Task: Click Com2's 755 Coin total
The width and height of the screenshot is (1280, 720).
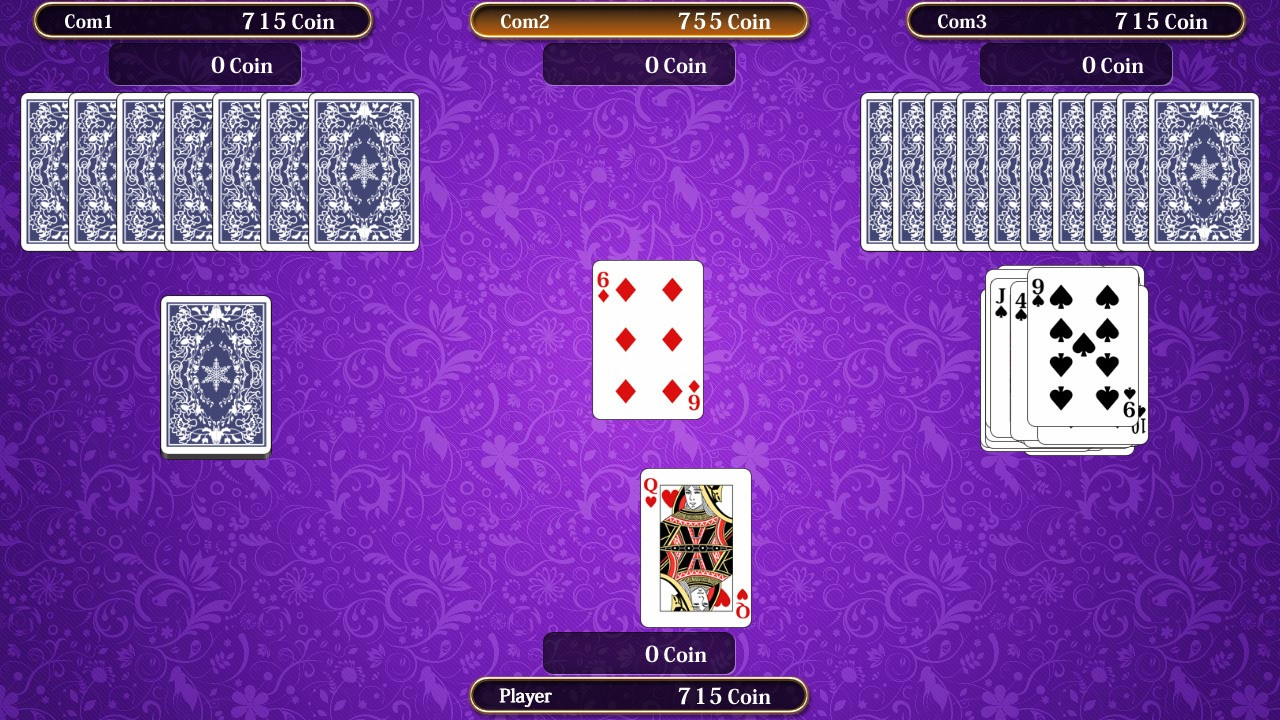Action: click(x=725, y=20)
